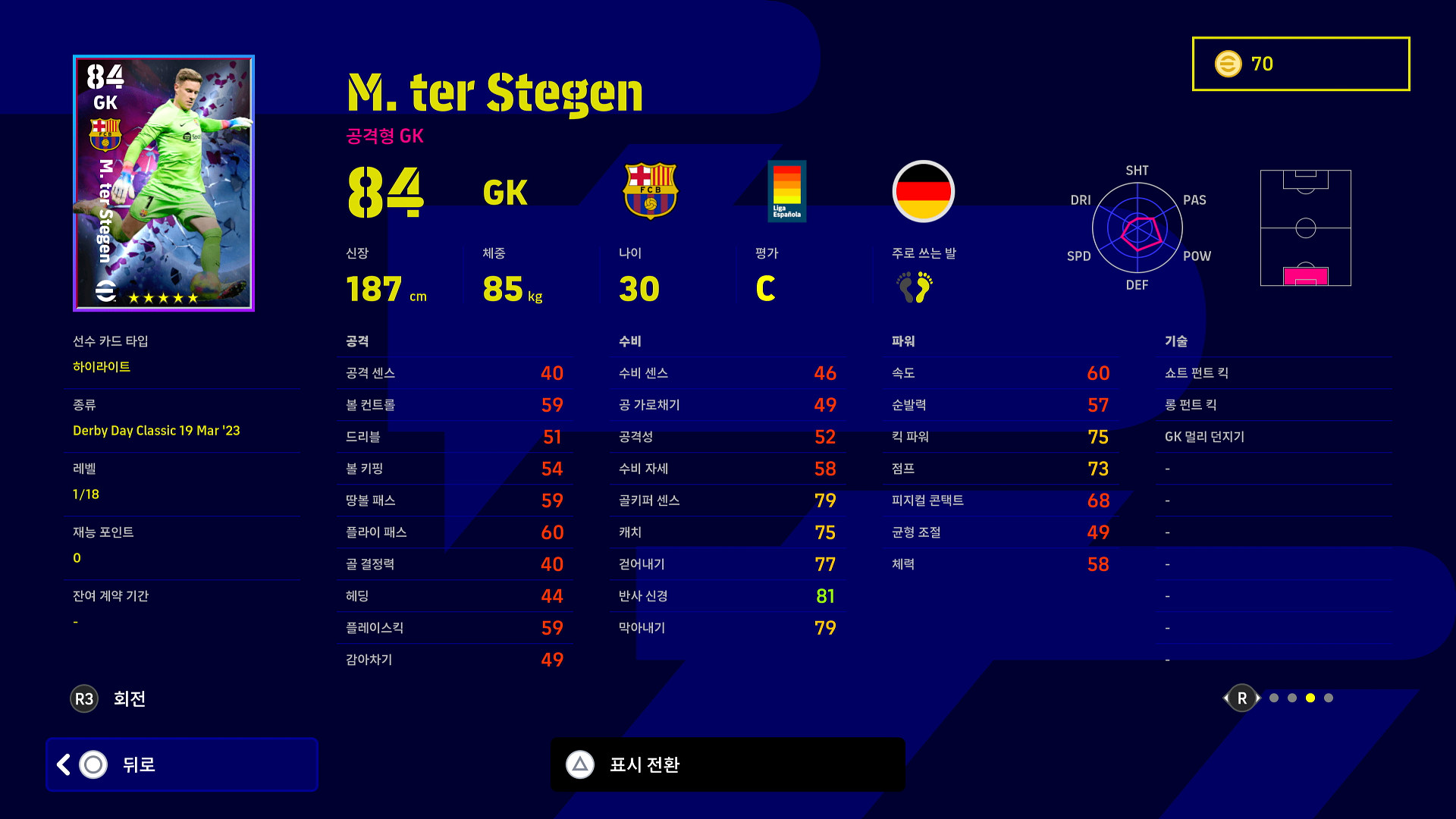This screenshot has width=1456, height=819.
Task: Open the eFootball coin balance box
Action: tap(1301, 64)
